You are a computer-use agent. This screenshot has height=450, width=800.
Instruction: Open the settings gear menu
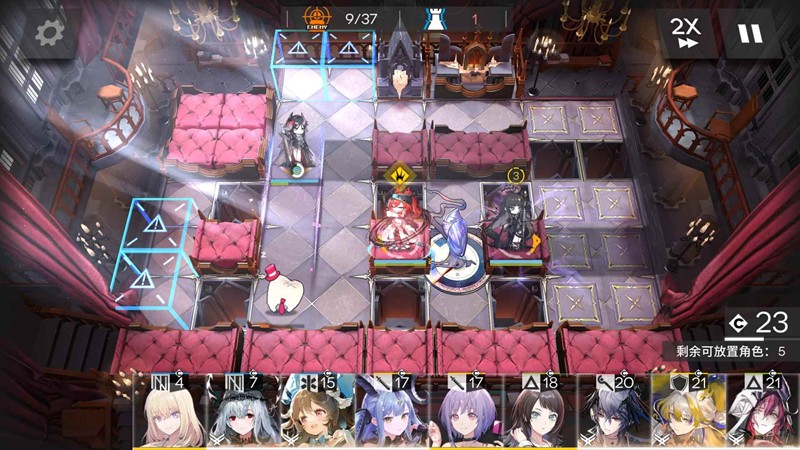pos(46,34)
